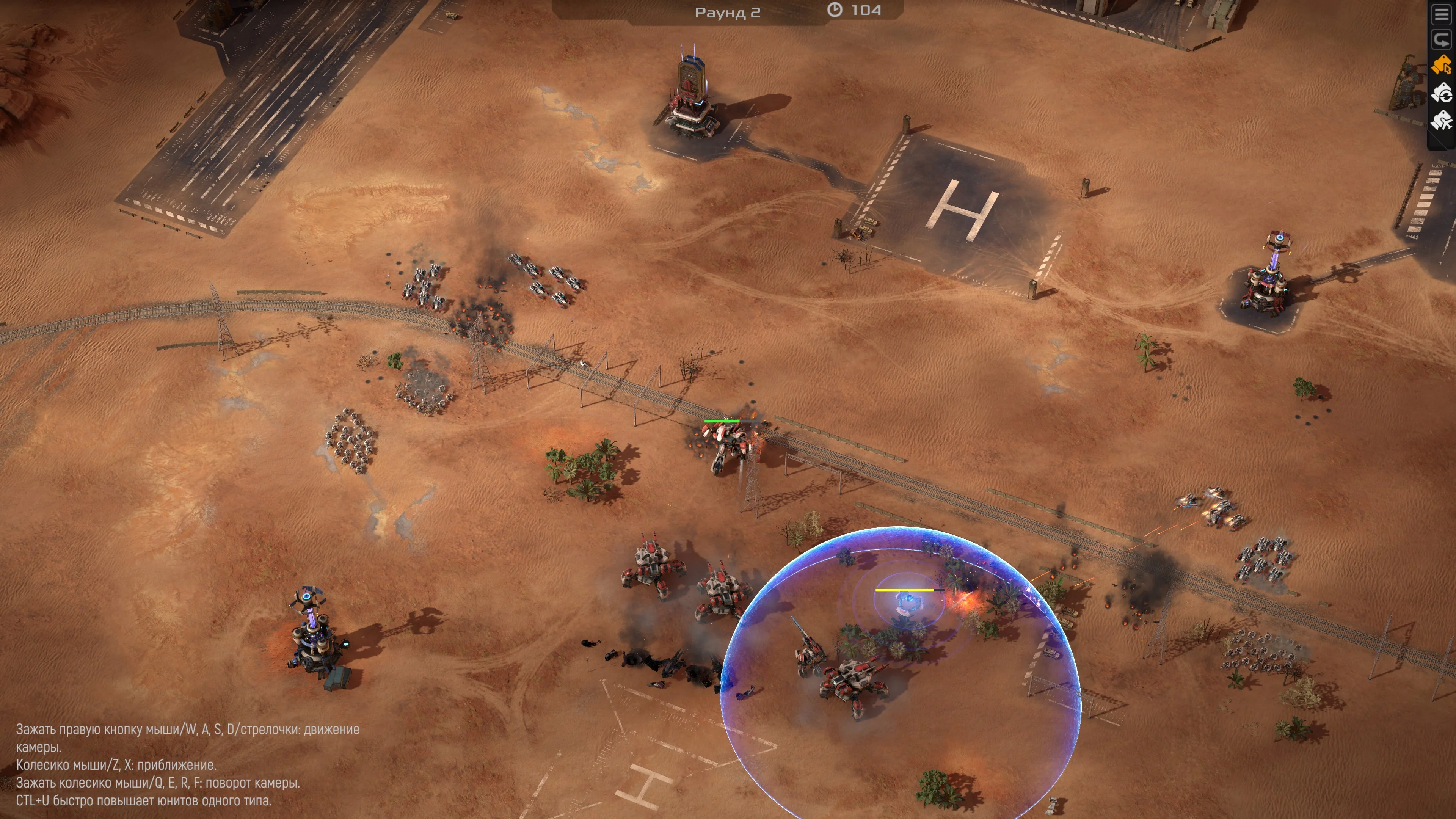Screen dimensions: 1456x819
Task: Activate the airplane fly-over camera mode
Action: point(1442,121)
